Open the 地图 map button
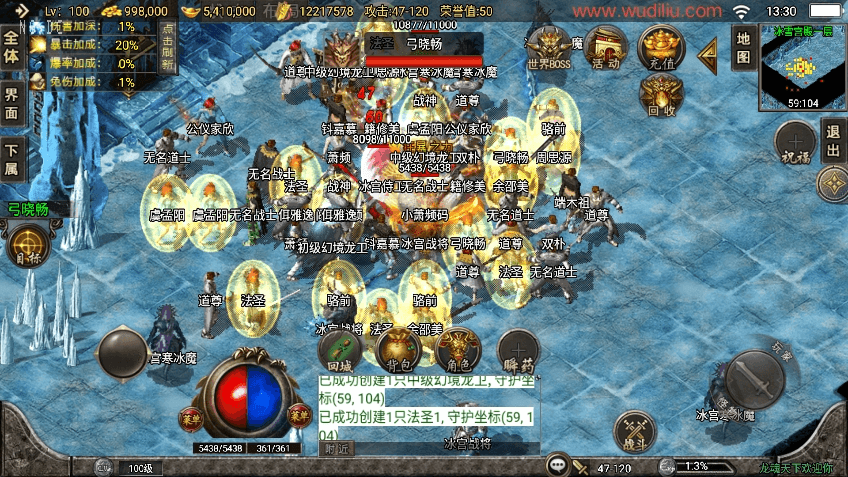848x477 pixels. (x=743, y=47)
